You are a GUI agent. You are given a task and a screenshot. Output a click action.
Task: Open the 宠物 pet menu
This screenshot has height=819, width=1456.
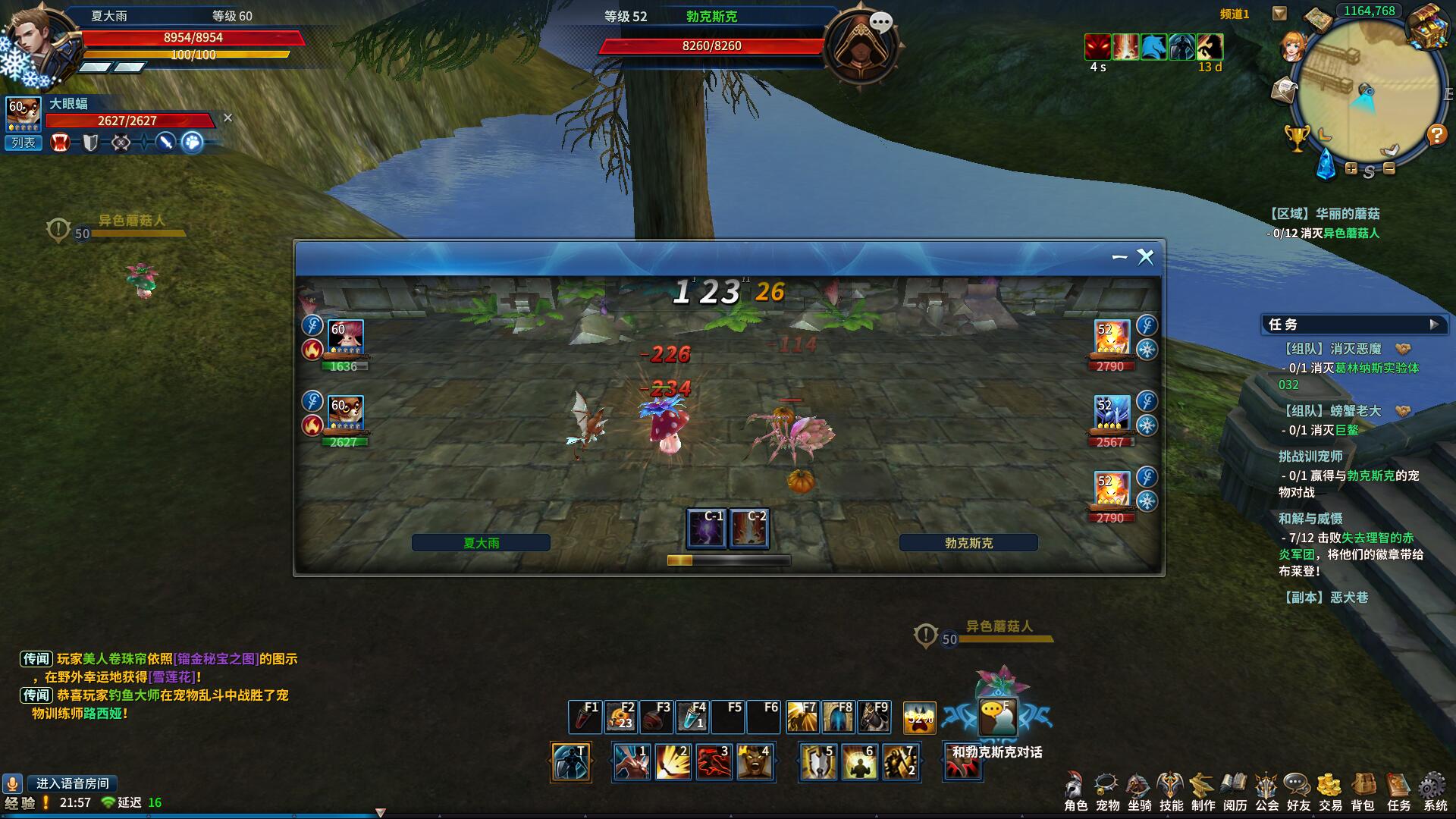[1107, 791]
